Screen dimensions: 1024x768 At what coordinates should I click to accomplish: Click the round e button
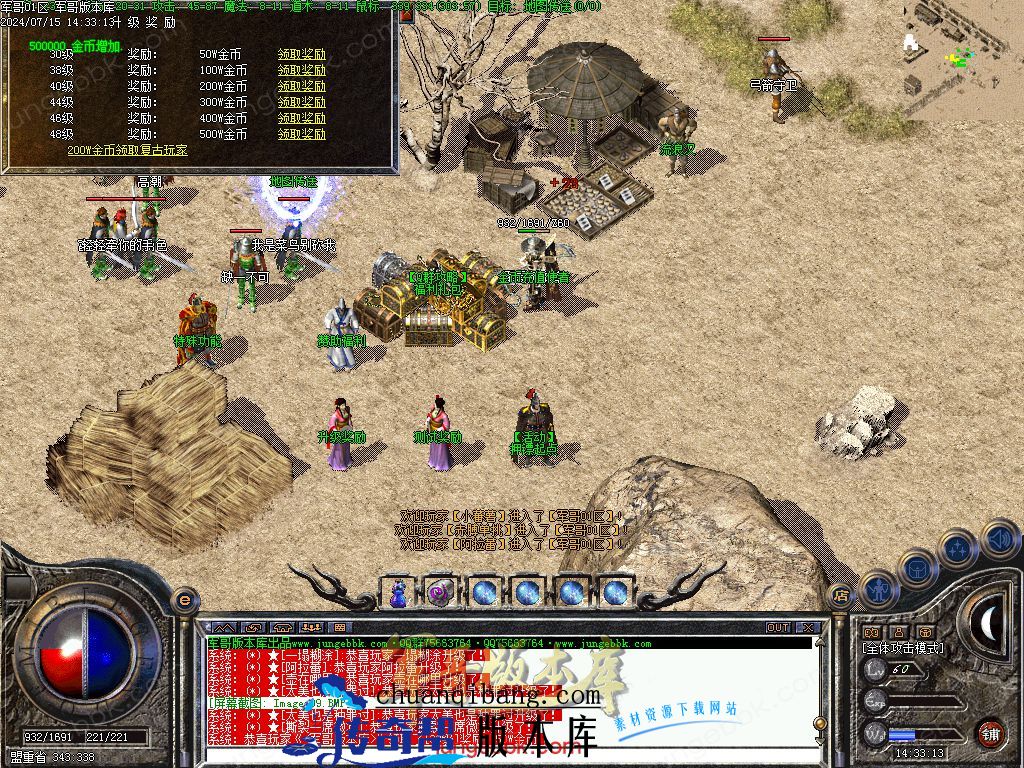click(184, 600)
